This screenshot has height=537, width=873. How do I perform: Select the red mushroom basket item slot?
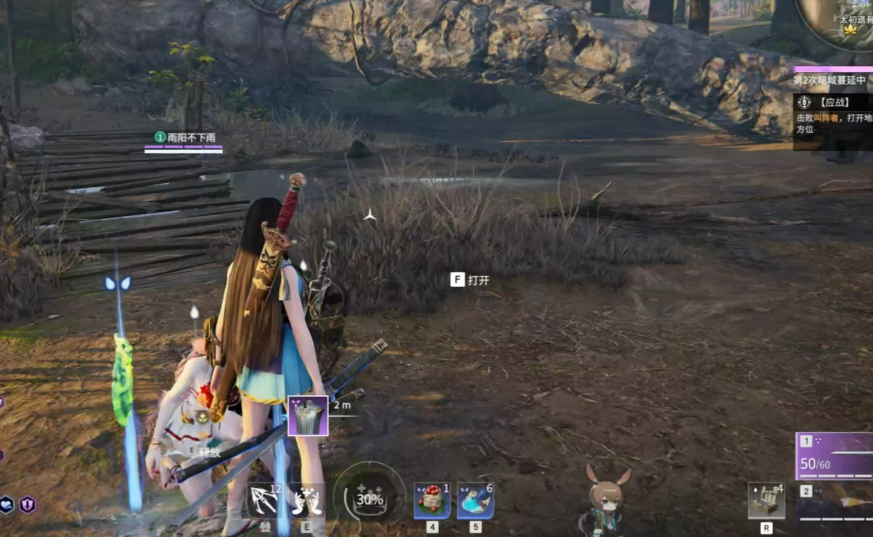point(432,500)
